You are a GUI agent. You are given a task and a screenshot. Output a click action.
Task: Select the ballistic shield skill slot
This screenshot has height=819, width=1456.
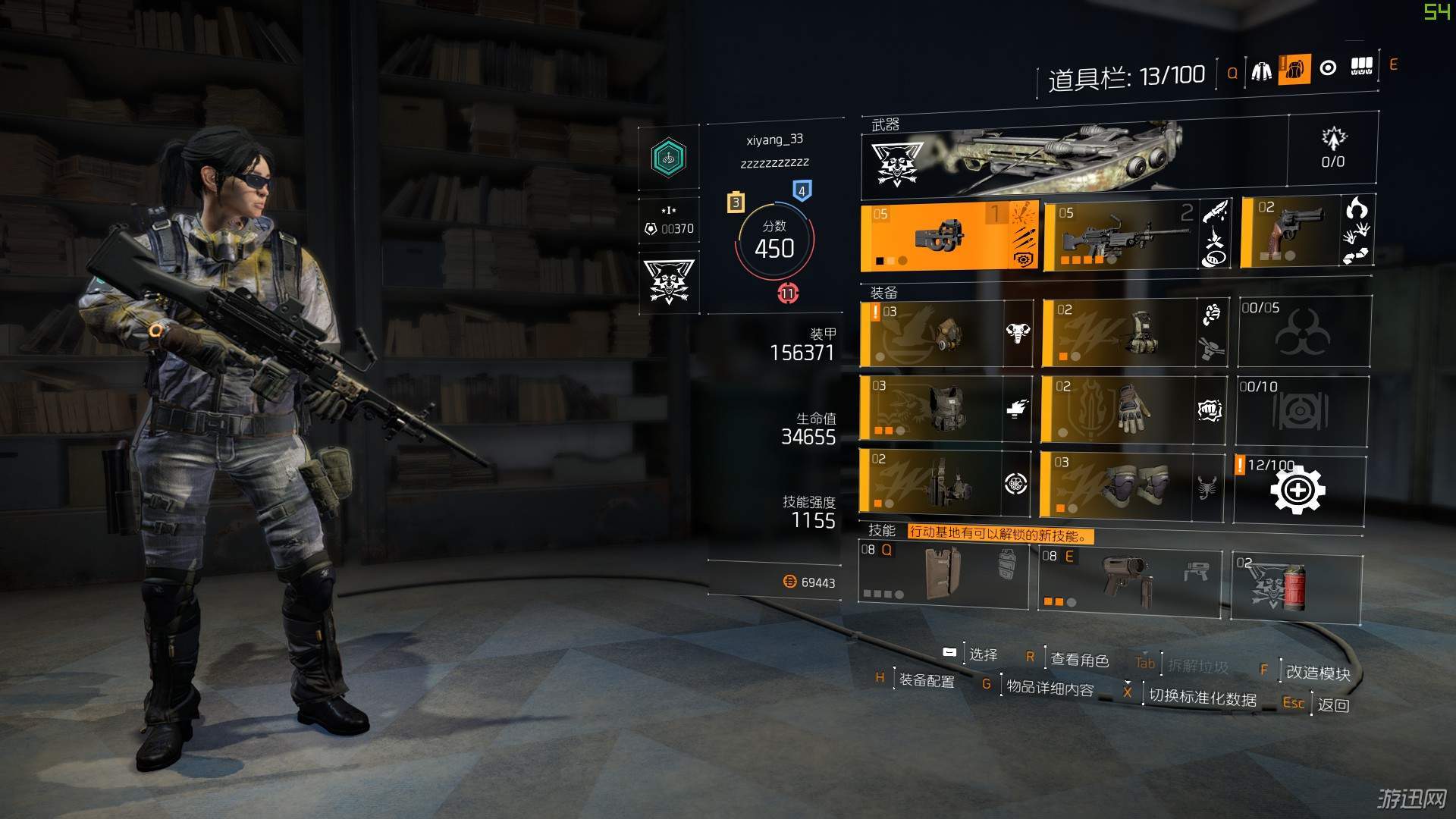943,573
